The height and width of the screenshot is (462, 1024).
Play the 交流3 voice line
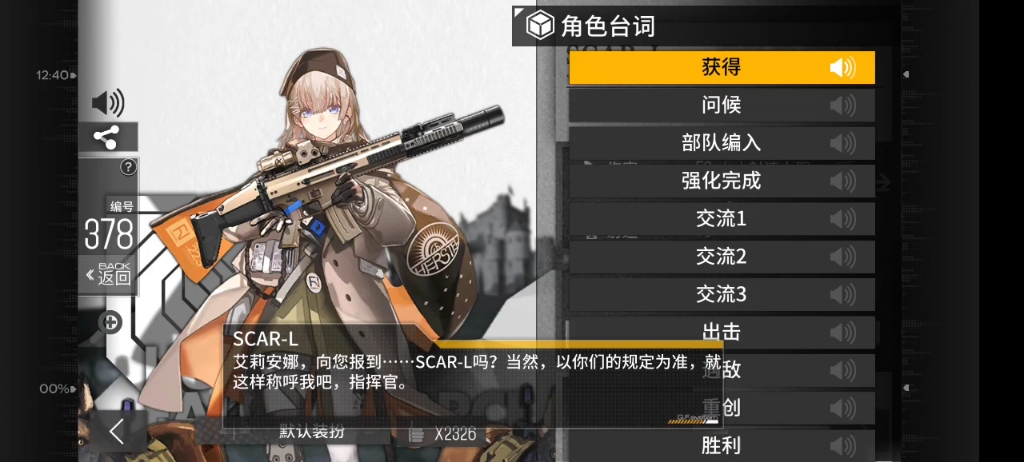(x=721, y=295)
